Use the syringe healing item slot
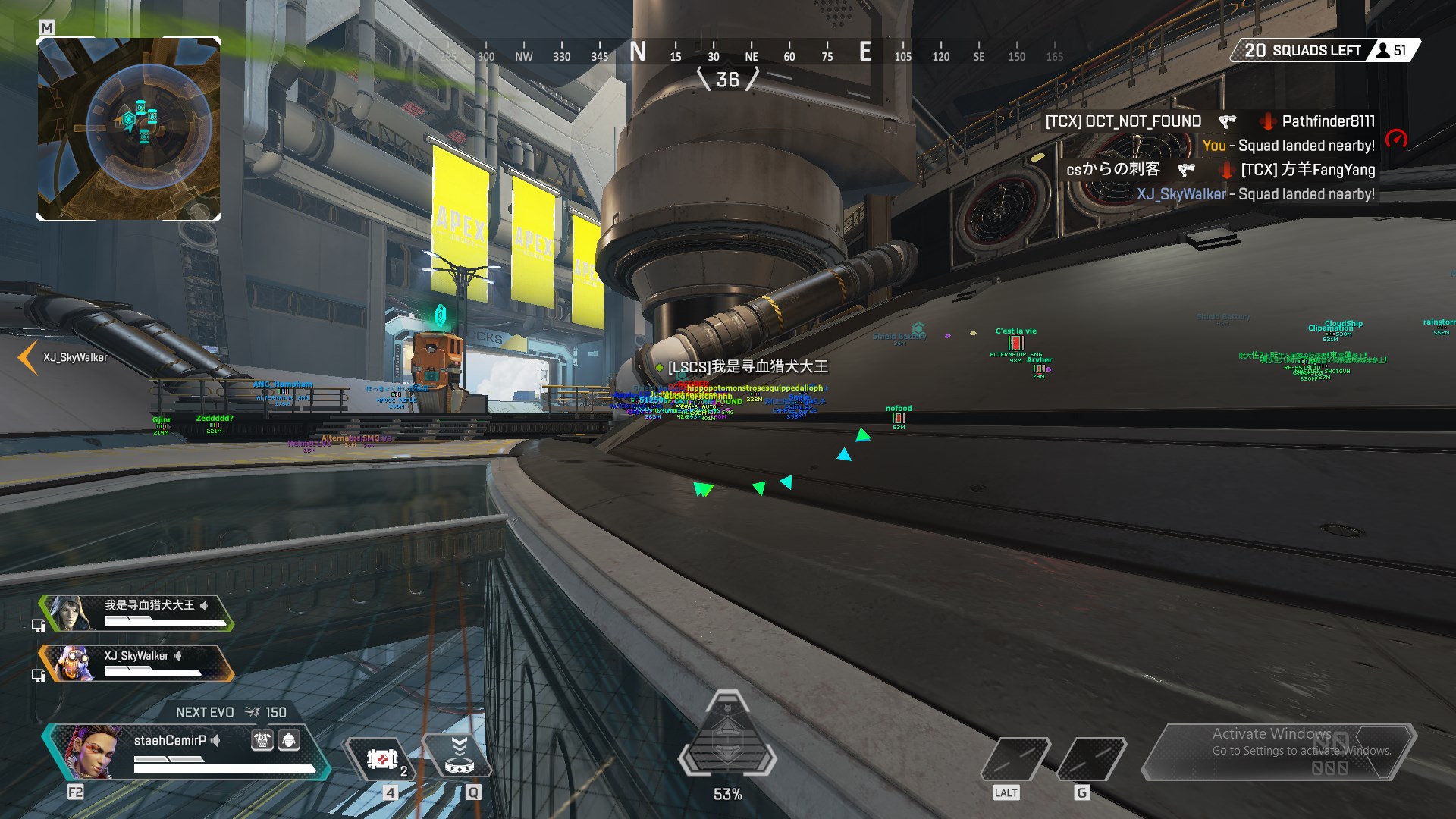This screenshot has height=819, width=1456. coord(383,758)
